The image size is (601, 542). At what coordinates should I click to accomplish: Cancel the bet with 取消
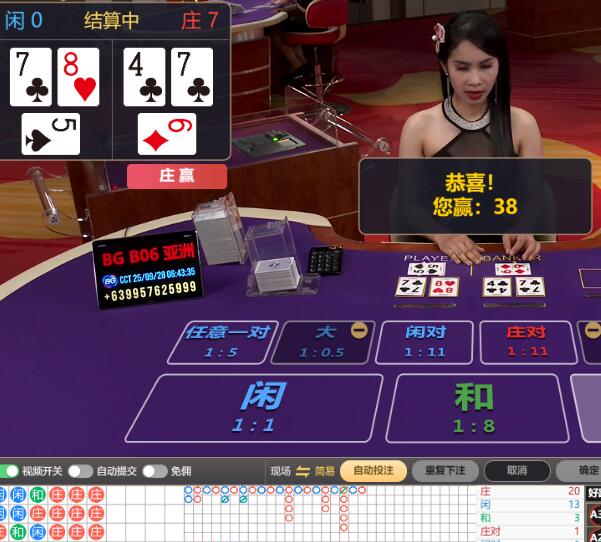point(516,471)
